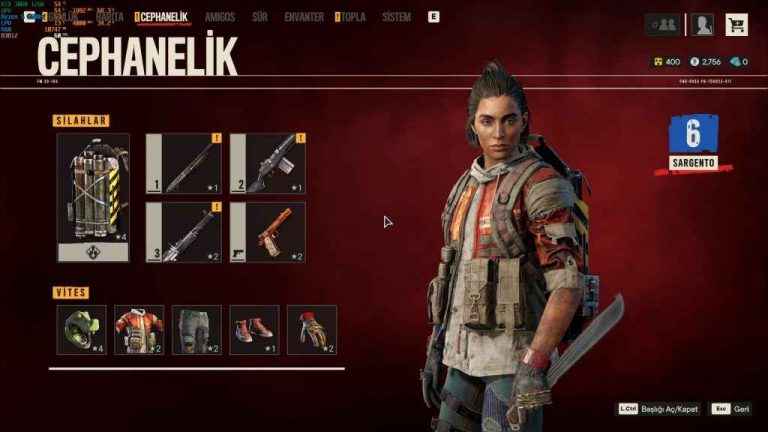Select the gloves gear slot
The height and width of the screenshot is (432, 768).
click(x=312, y=330)
